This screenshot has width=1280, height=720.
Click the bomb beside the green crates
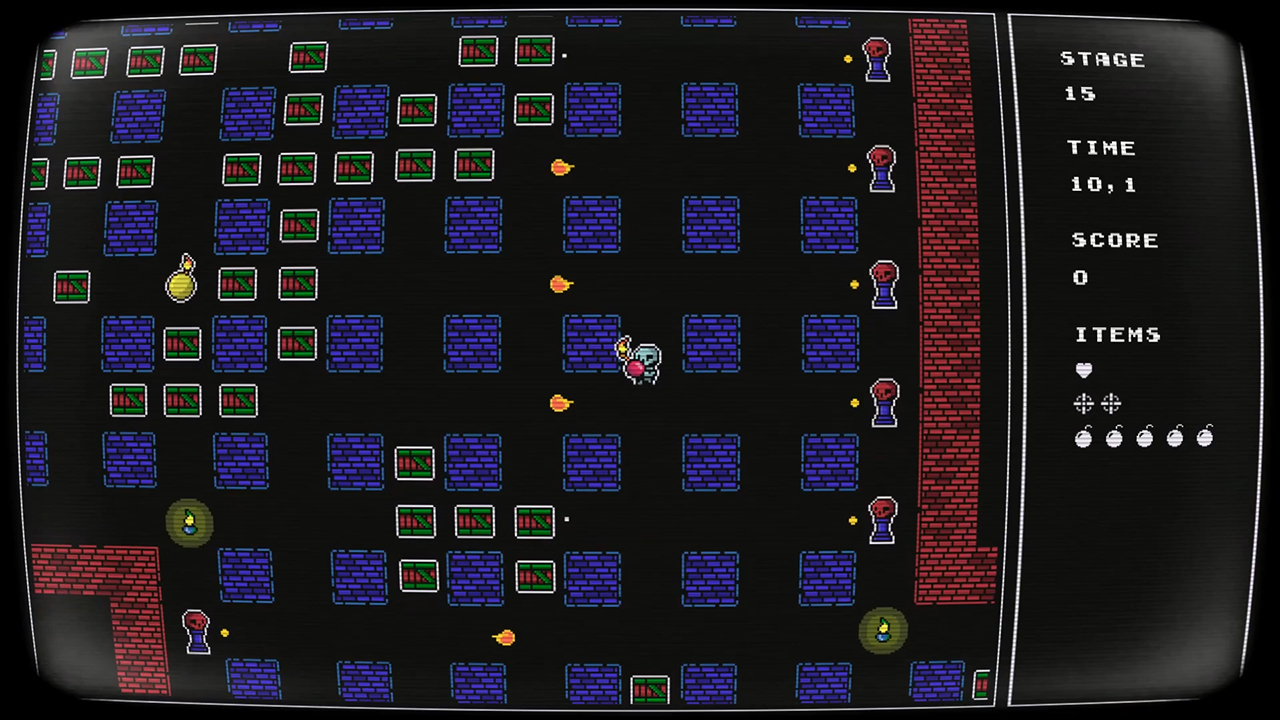pos(183,283)
